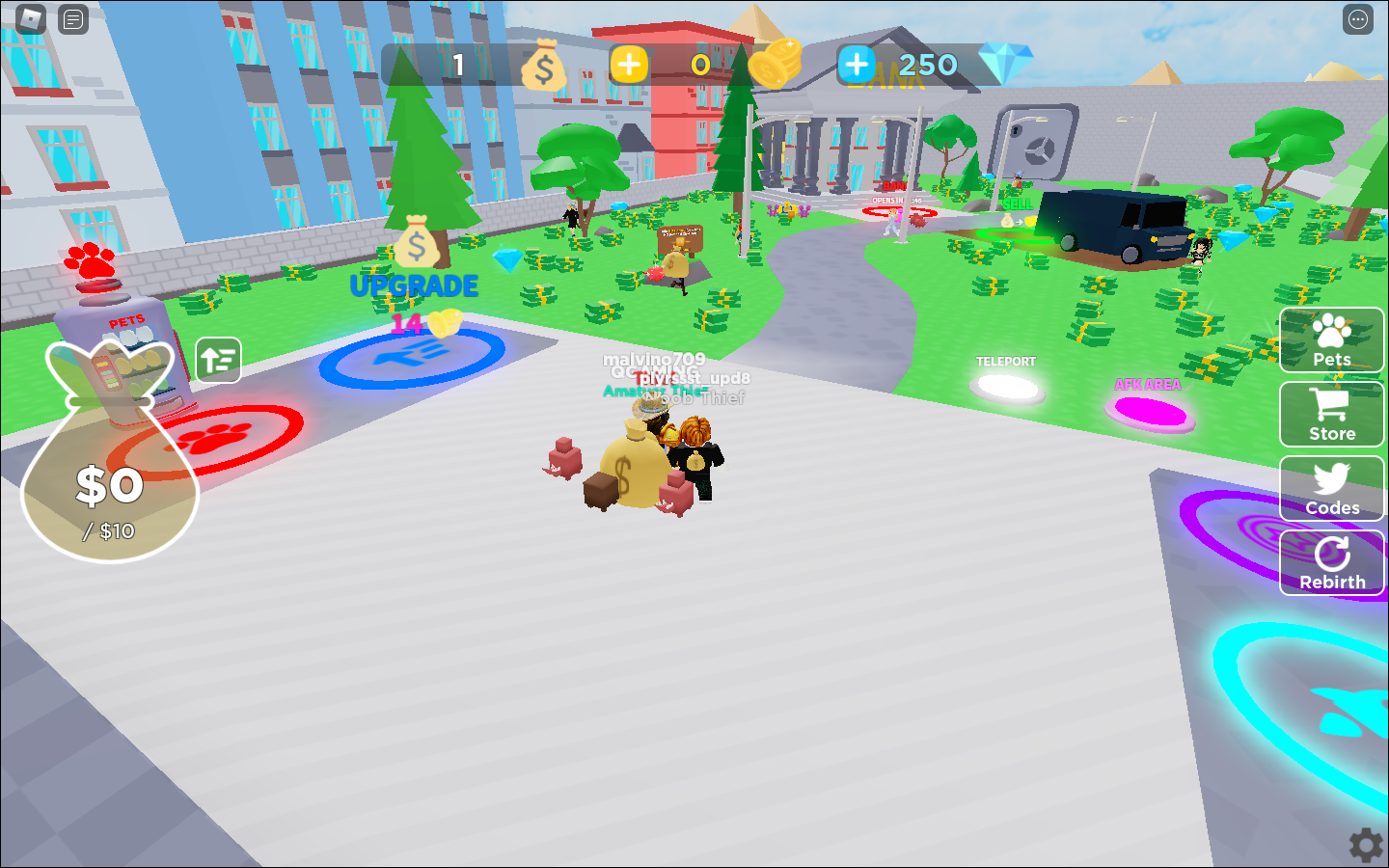The image size is (1389, 868).
Task: Click the money bag currency icon
Action: [x=543, y=65]
